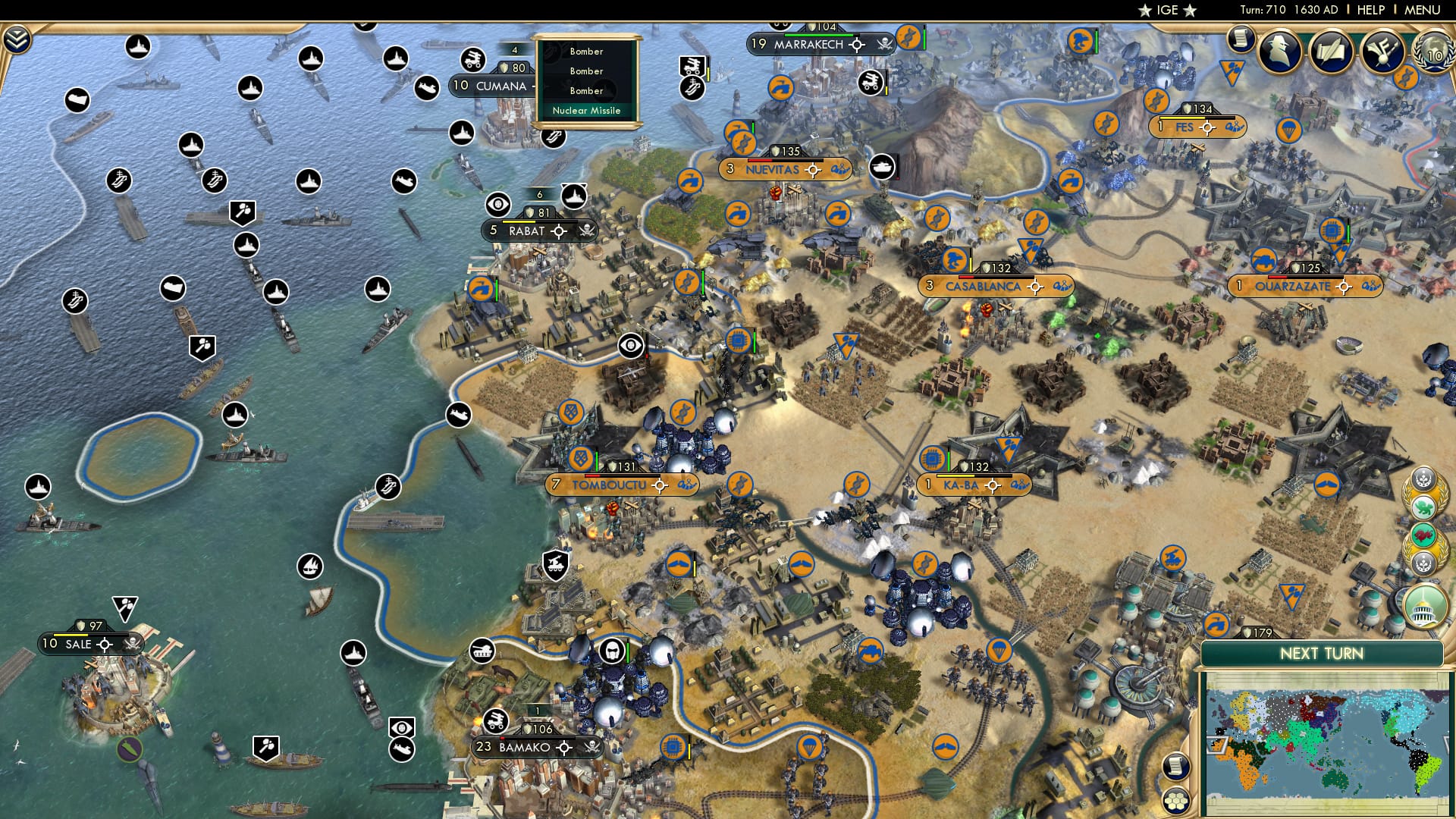The height and width of the screenshot is (819, 1456).
Task: Open the notification log scroll icon top right
Action: point(1241,42)
